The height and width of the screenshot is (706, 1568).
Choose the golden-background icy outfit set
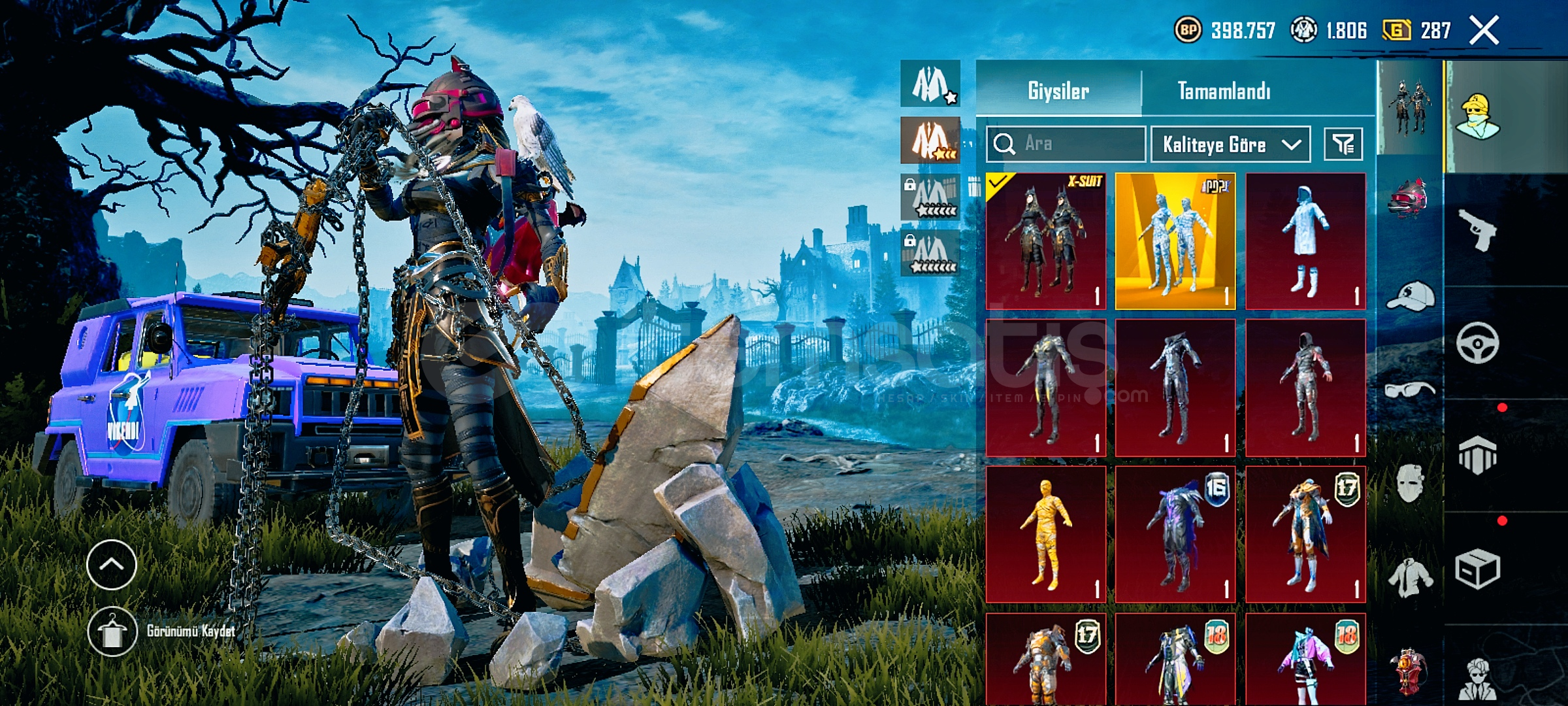(x=1175, y=241)
